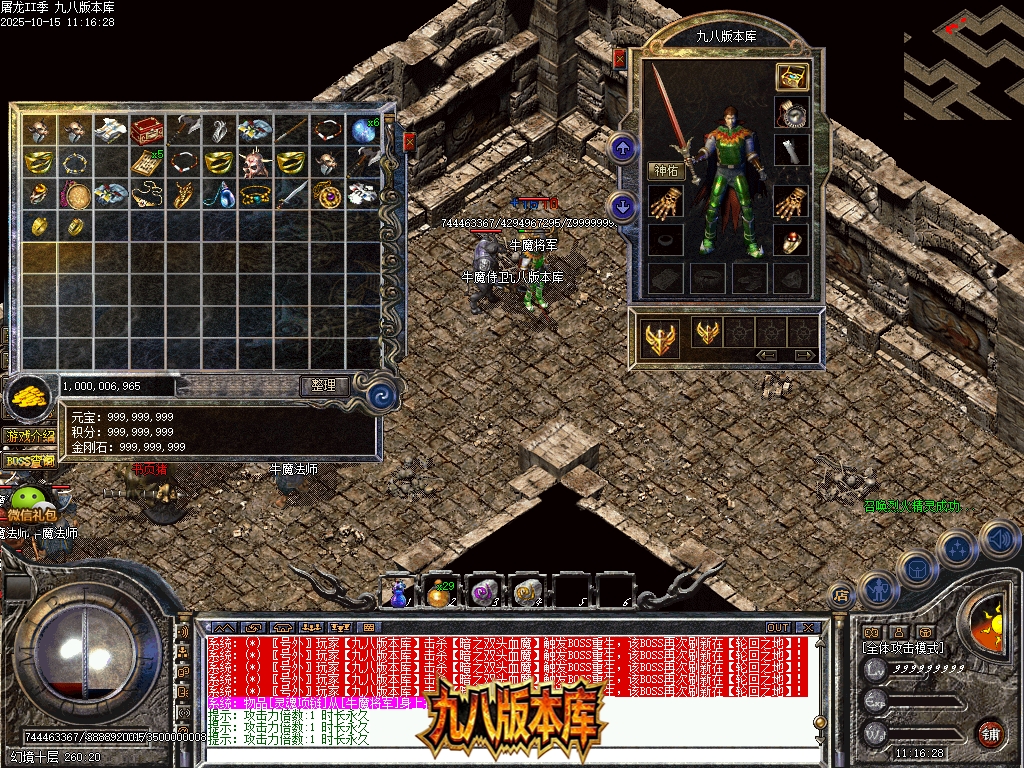Close the inventory bag window
Screen dimensions: 1024x768
click(x=408, y=143)
